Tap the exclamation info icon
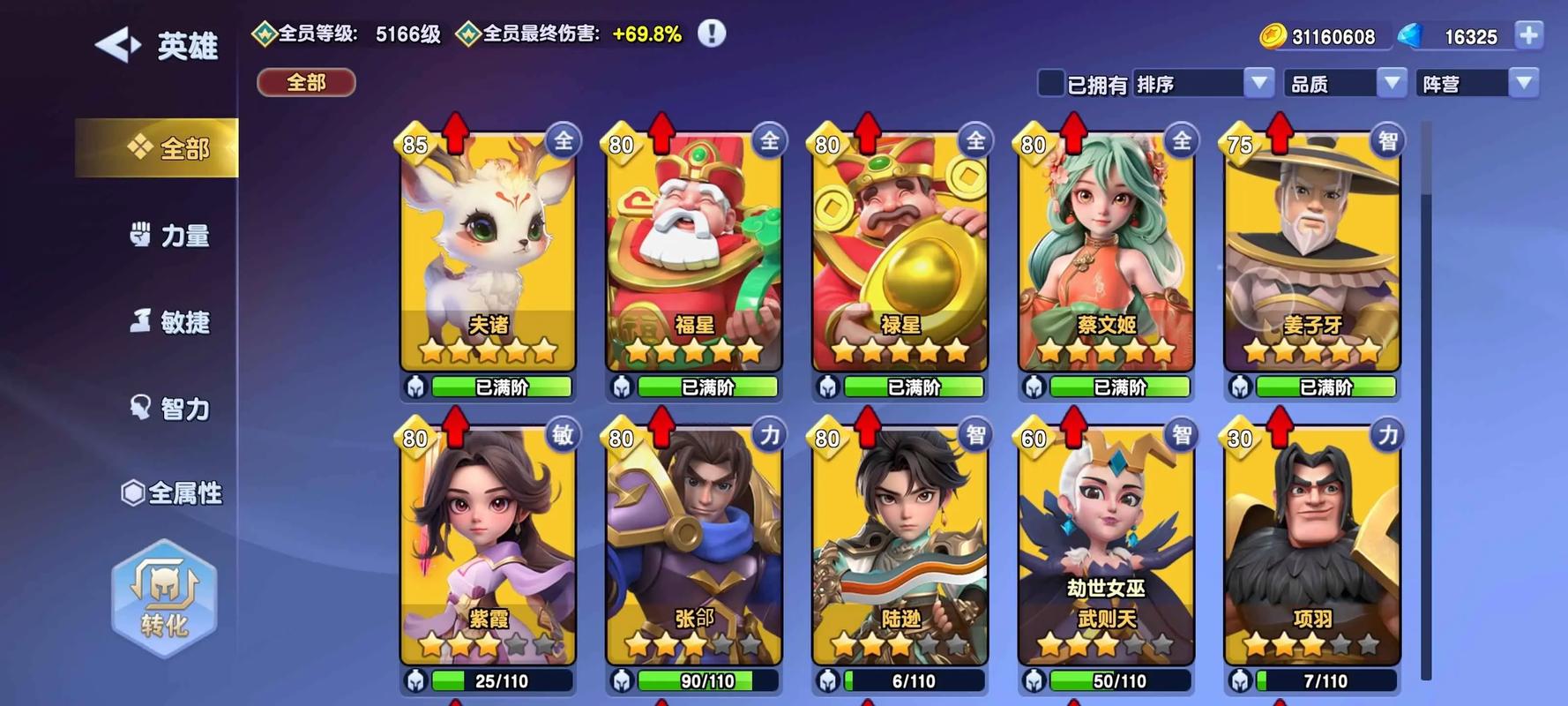Viewport: 1568px width, 706px height. click(712, 34)
